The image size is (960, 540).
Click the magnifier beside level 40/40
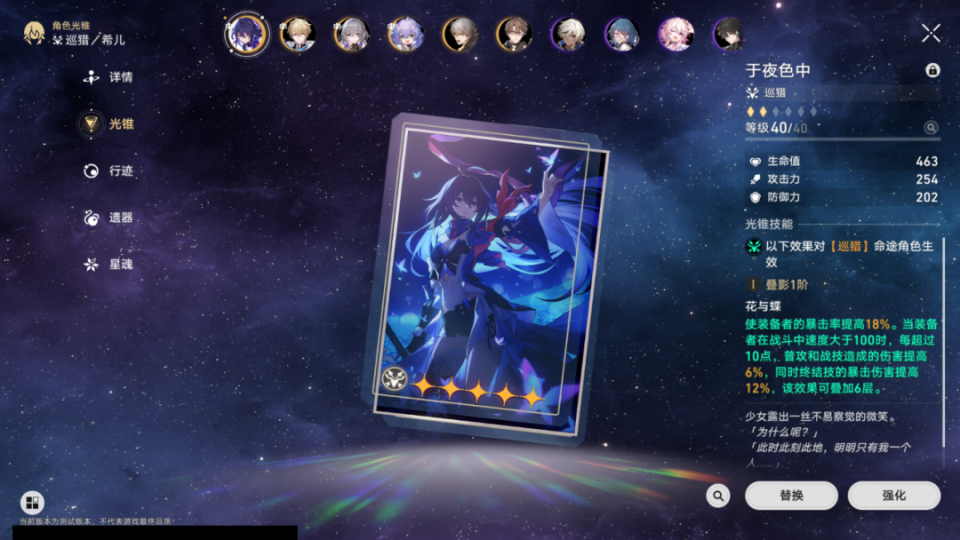[931, 128]
